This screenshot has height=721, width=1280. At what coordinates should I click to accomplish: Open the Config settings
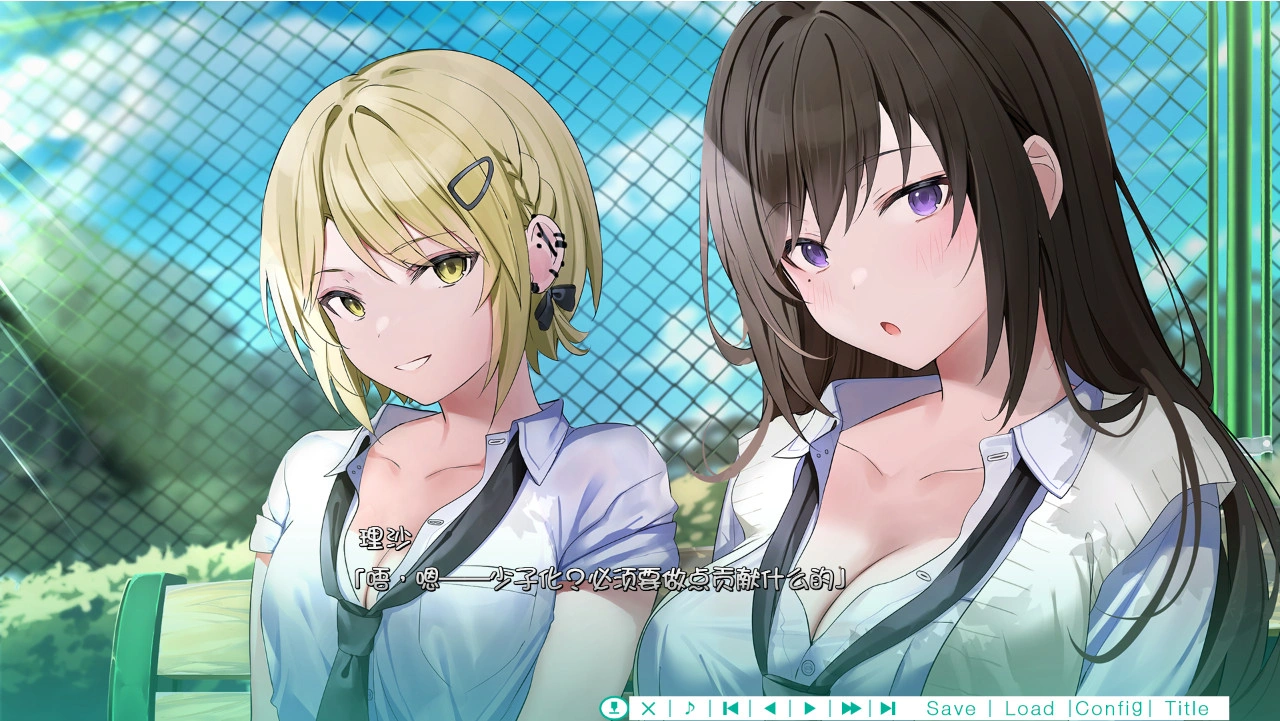click(x=1108, y=708)
